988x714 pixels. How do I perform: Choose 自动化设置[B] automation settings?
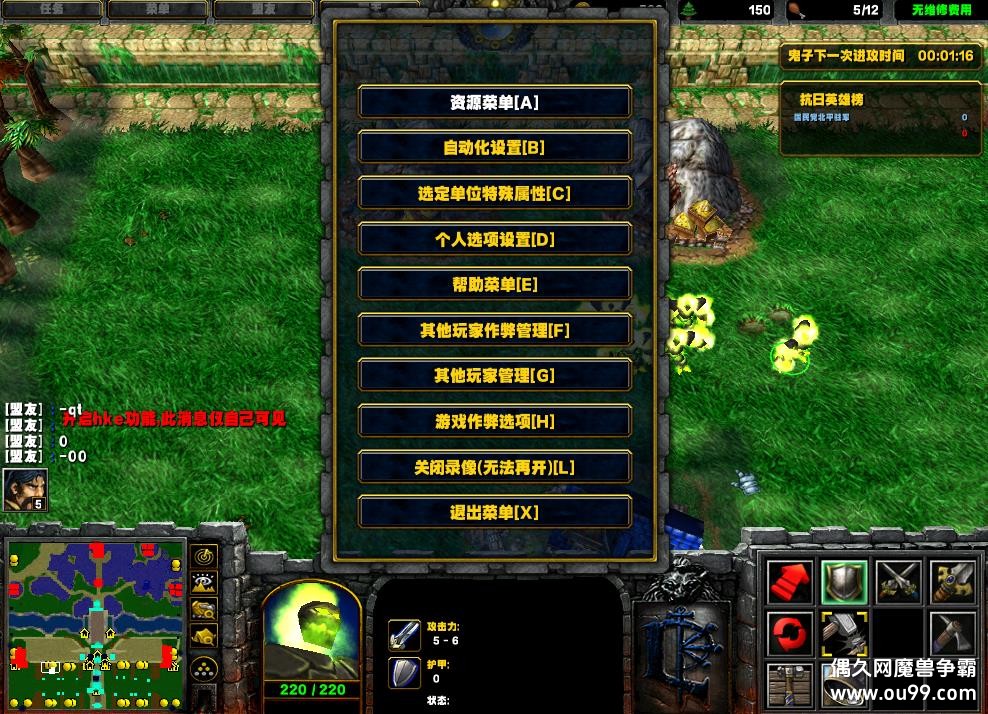[x=494, y=148]
